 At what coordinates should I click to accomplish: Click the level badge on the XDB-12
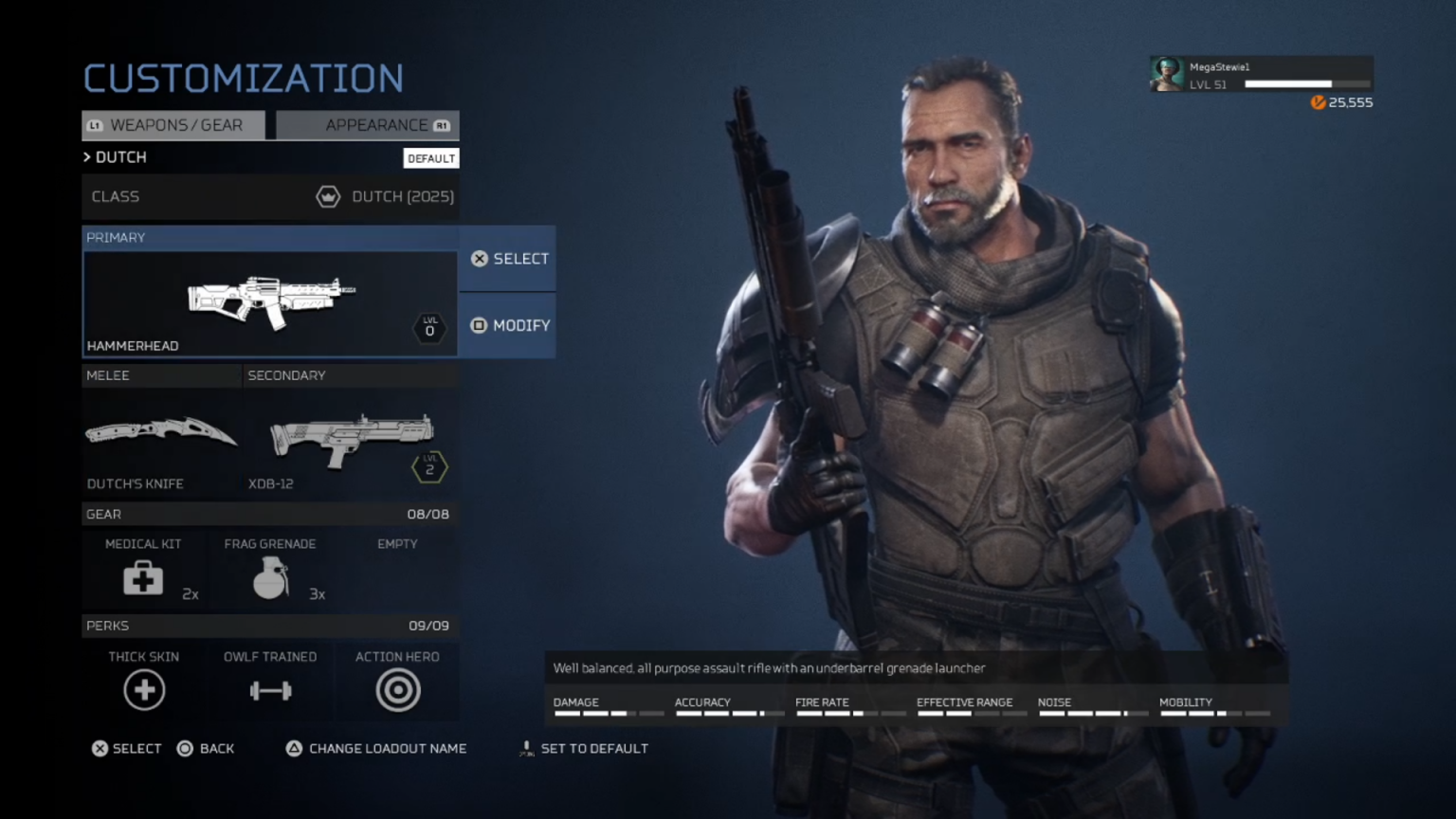pos(429,466)
